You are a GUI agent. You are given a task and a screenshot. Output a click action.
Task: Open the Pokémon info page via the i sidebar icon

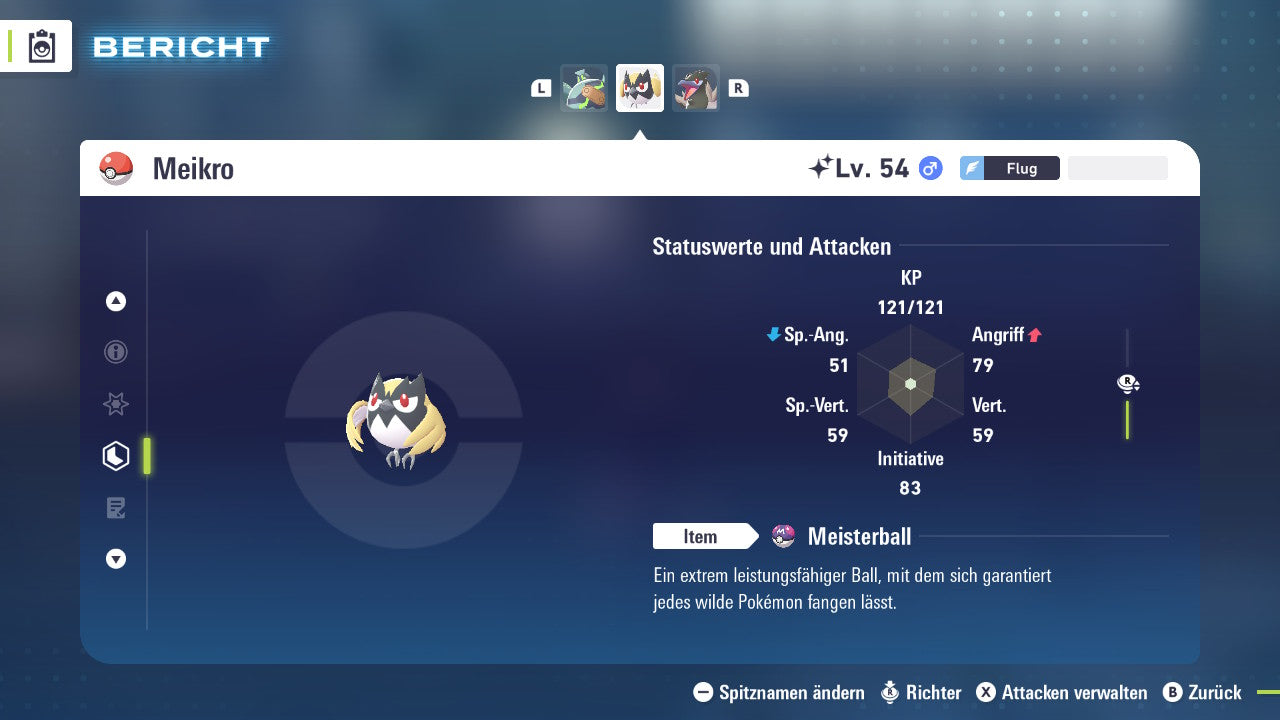tap(116, 352)
